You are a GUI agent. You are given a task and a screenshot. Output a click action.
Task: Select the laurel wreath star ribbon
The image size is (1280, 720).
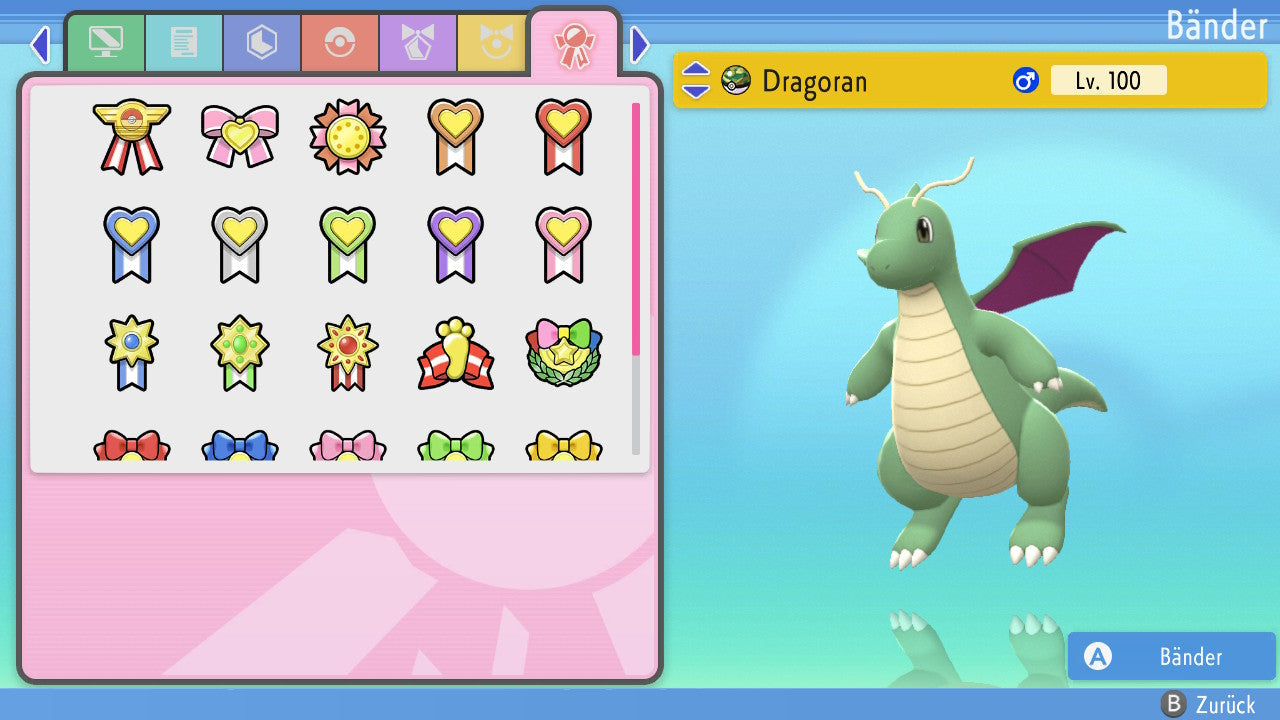coord(563,354)
